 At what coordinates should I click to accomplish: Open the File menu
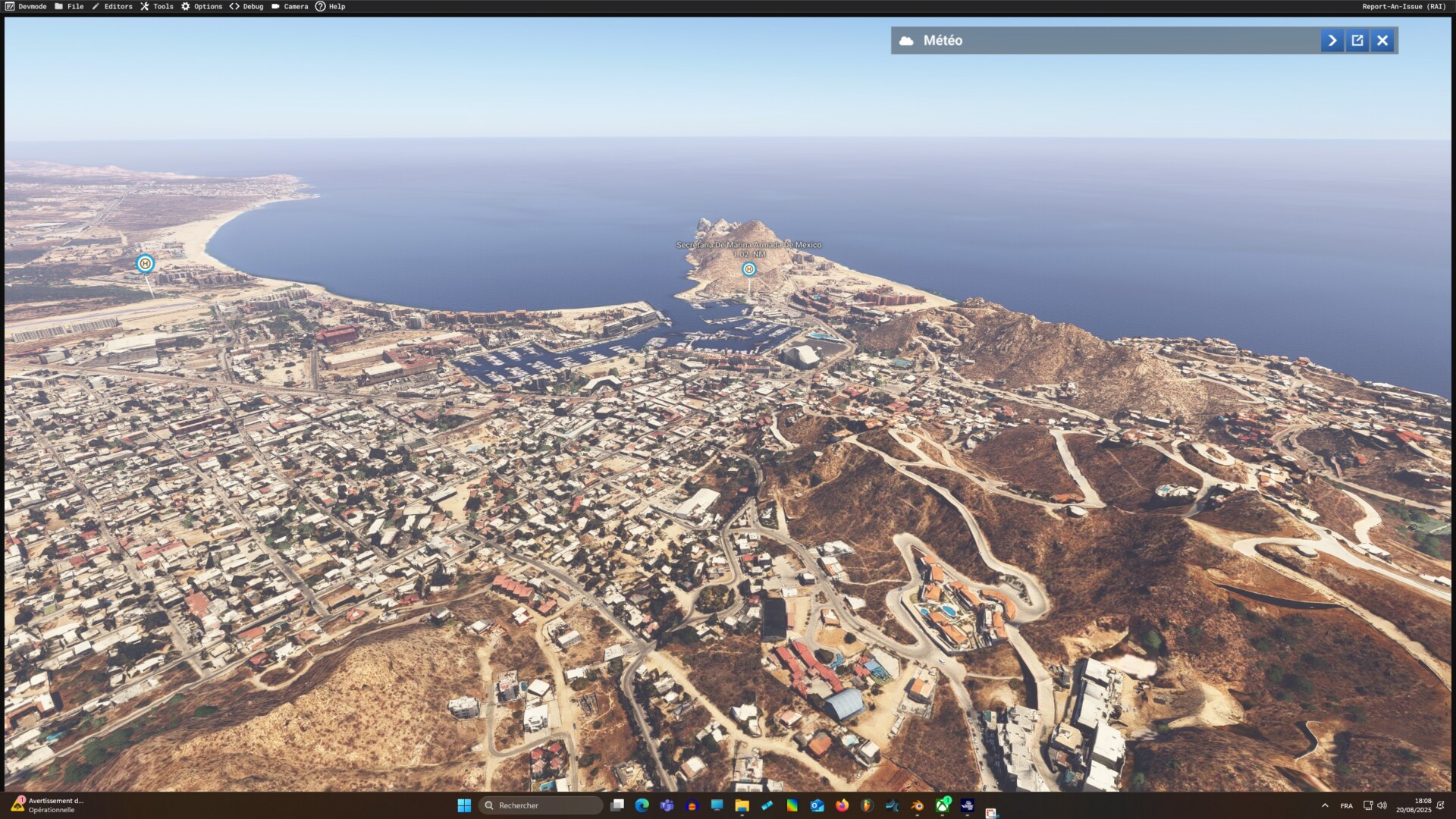pyautogui.click(x=69, y=6)
